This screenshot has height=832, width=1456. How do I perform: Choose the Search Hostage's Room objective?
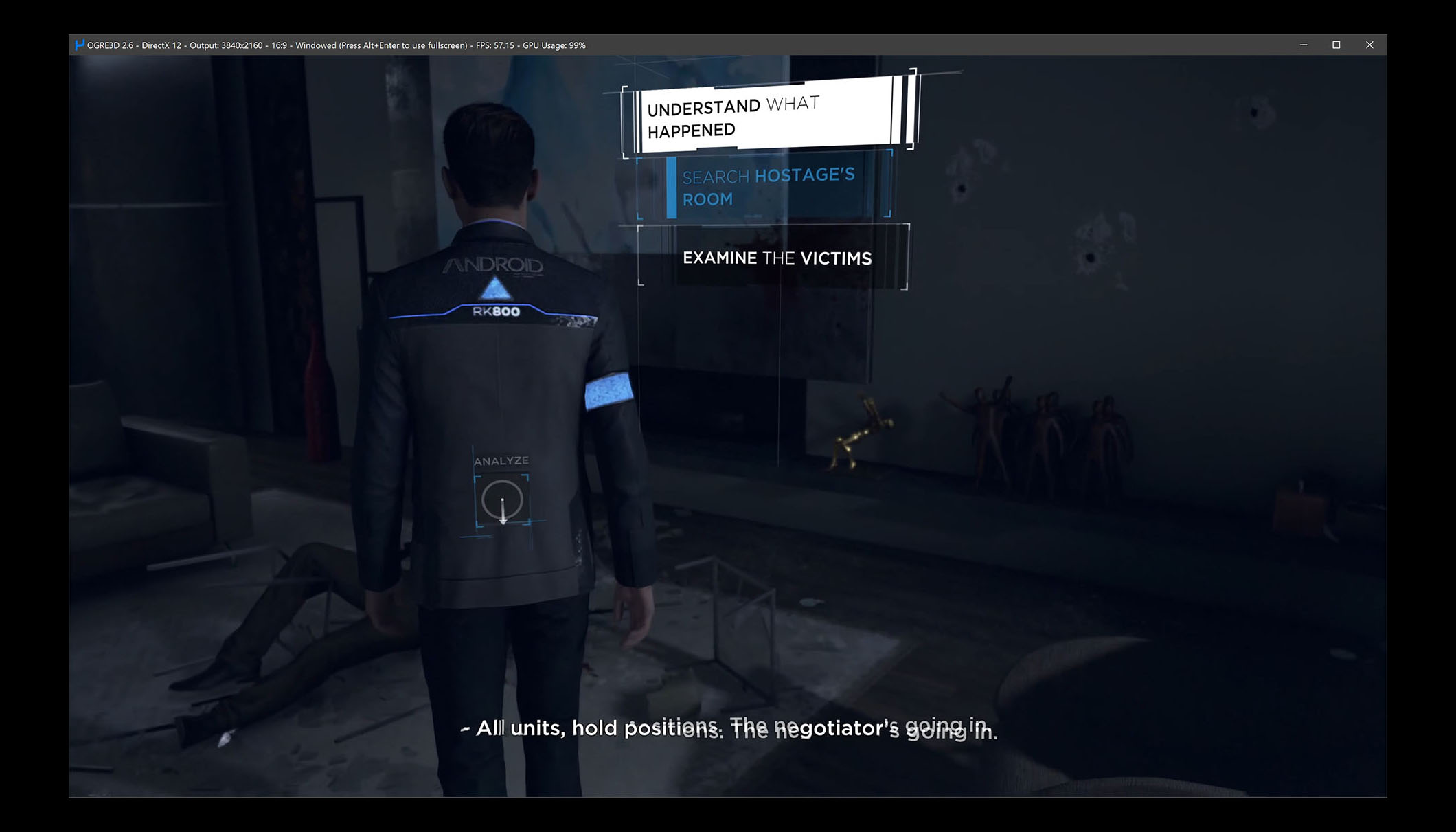pos(768,187)
